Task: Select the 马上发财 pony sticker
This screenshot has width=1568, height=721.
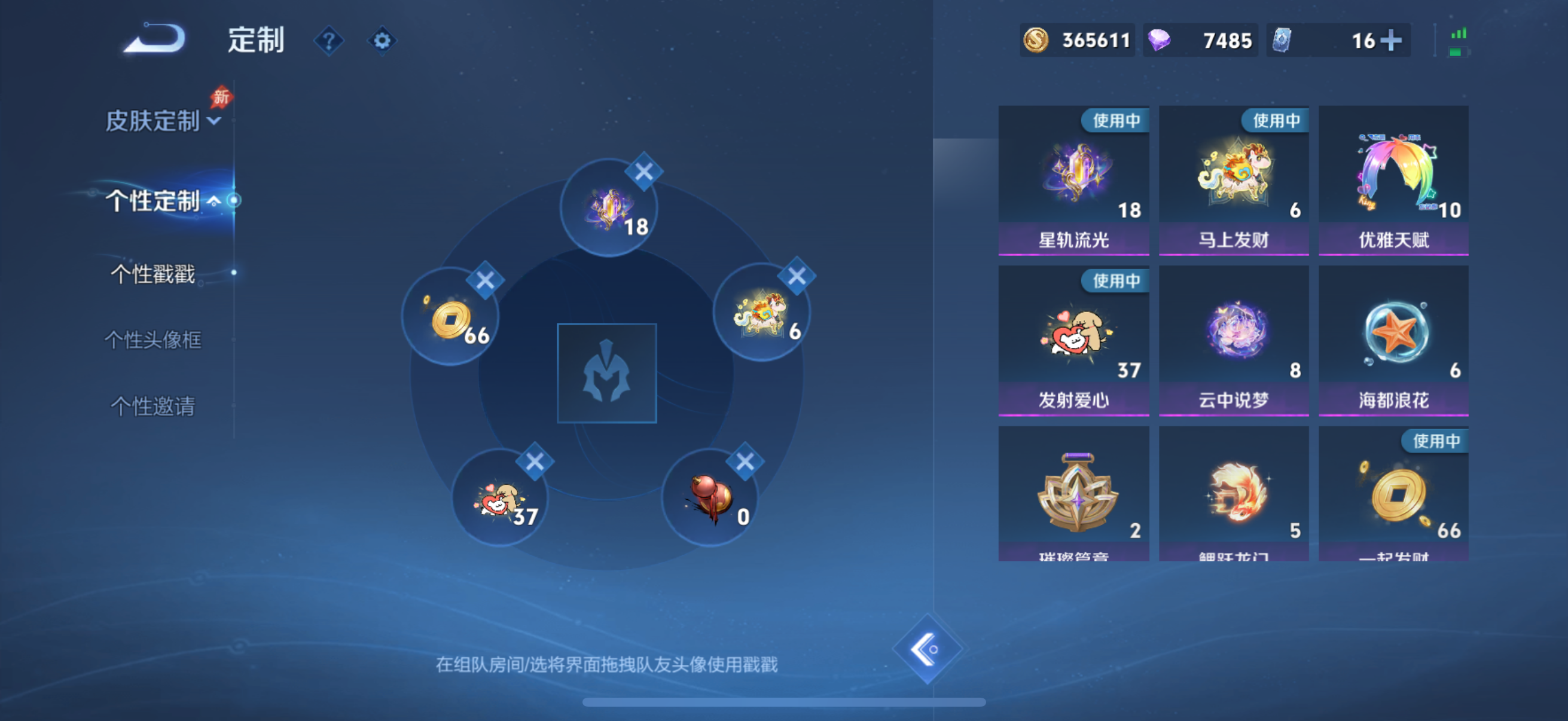Action: (1234, 176)
